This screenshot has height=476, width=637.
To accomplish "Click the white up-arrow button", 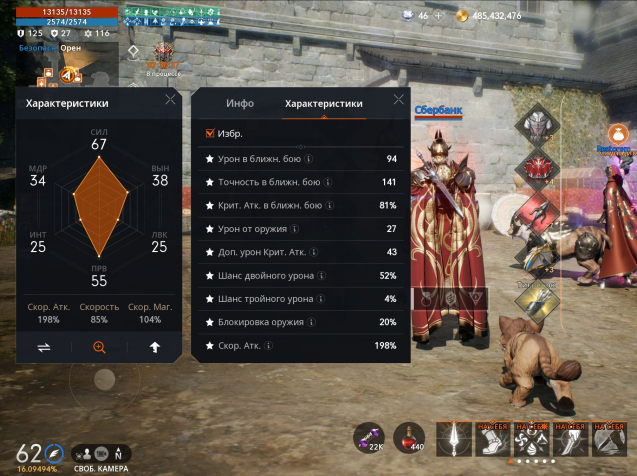I will pyautogui.click(x=155, y=347).
